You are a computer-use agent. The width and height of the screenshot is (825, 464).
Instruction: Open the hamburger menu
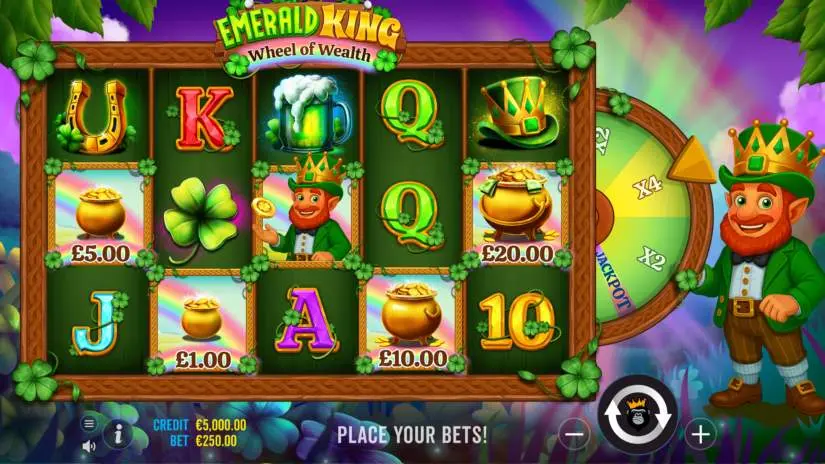tap(88, 423)
